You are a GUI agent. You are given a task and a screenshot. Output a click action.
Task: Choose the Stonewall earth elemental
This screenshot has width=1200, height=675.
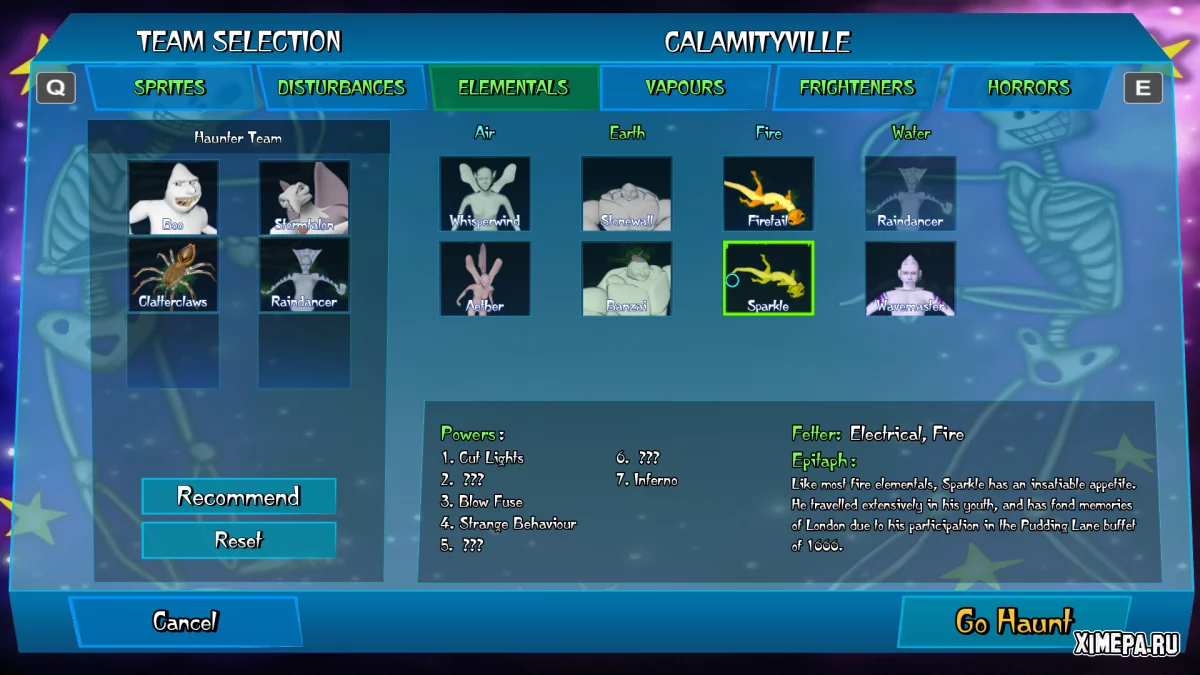[627, 193]
